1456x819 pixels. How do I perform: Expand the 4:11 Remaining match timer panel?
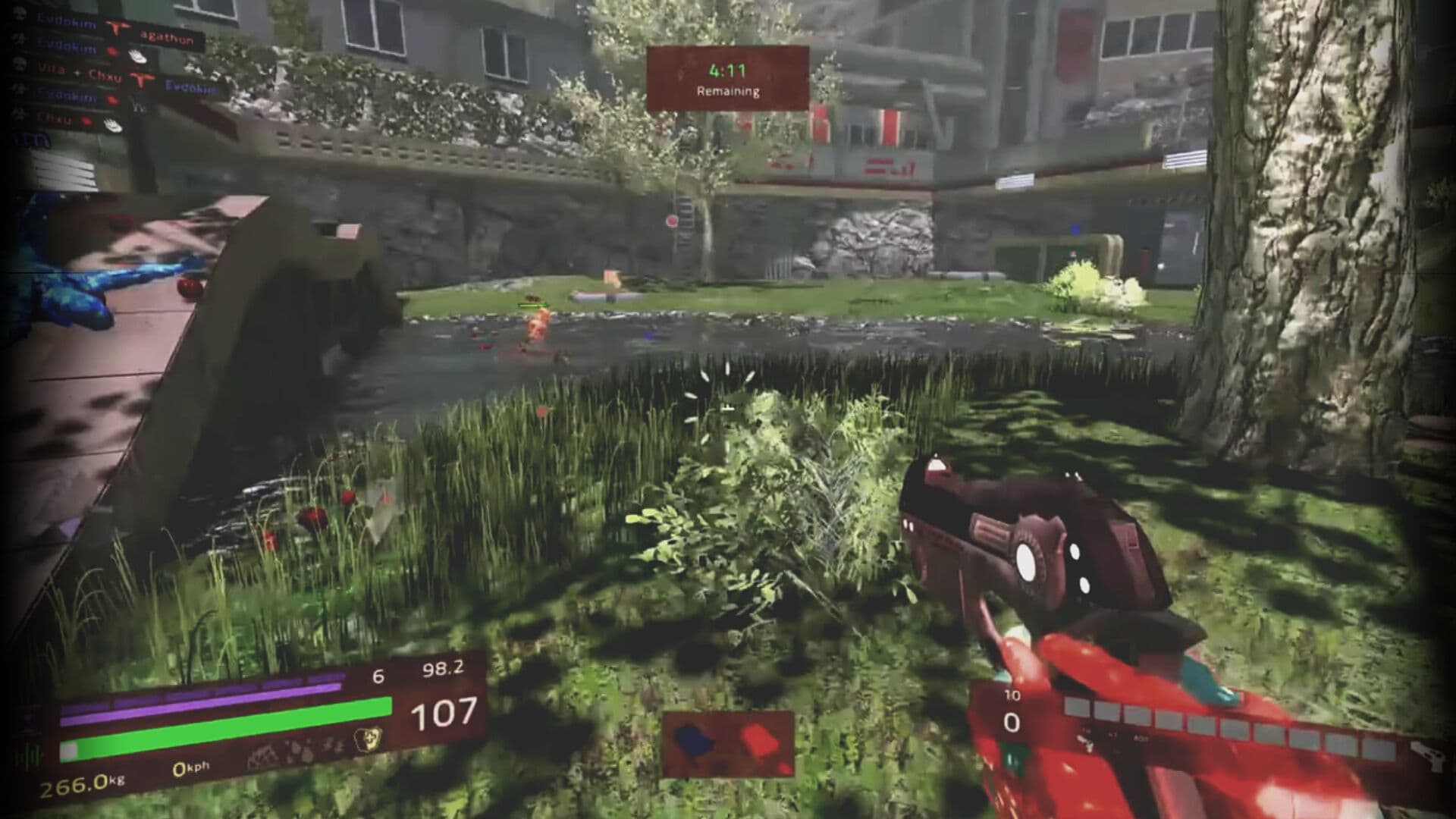[x=728, y=77]
